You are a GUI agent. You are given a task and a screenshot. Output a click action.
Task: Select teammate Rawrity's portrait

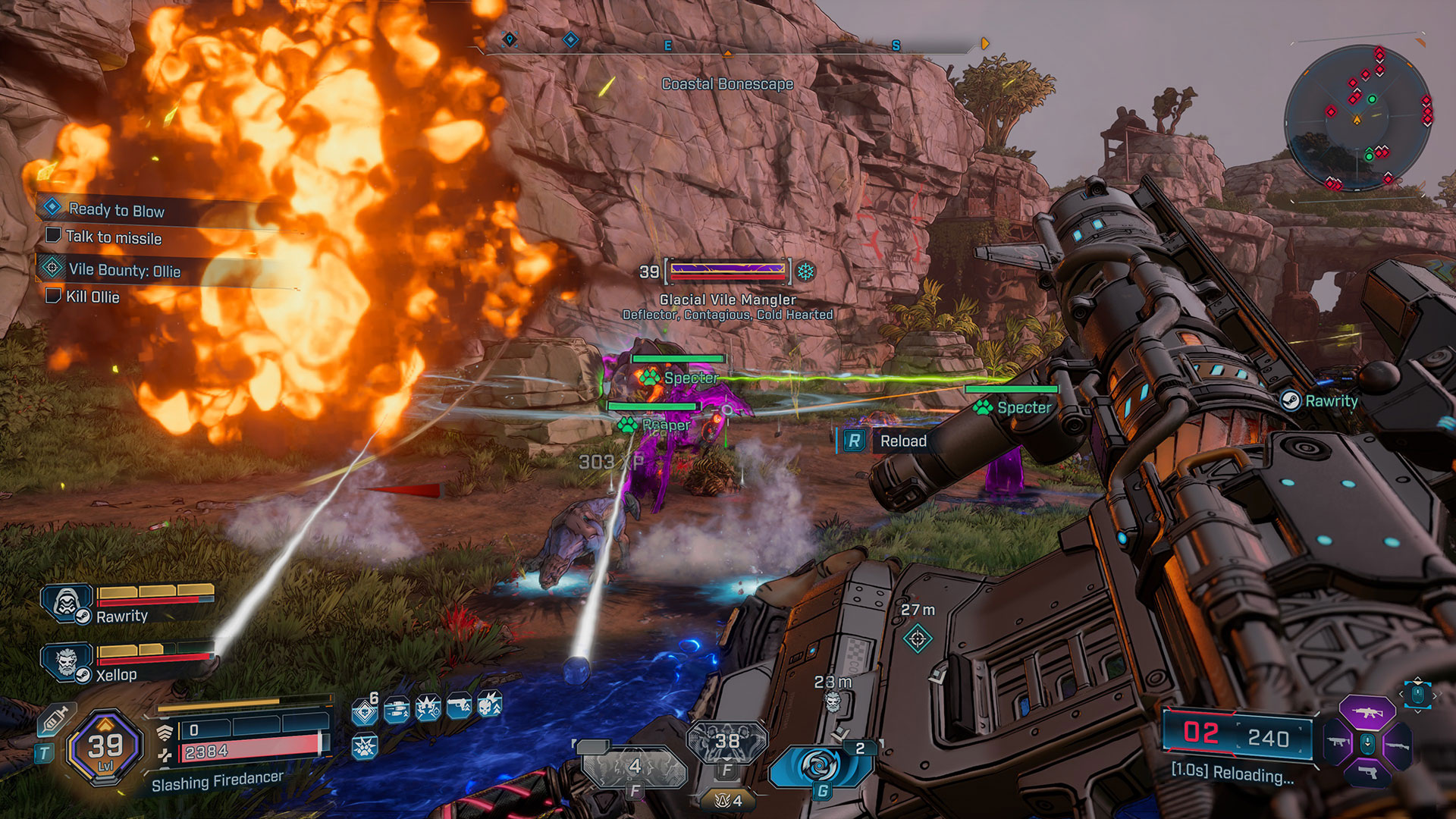point(67,604)
